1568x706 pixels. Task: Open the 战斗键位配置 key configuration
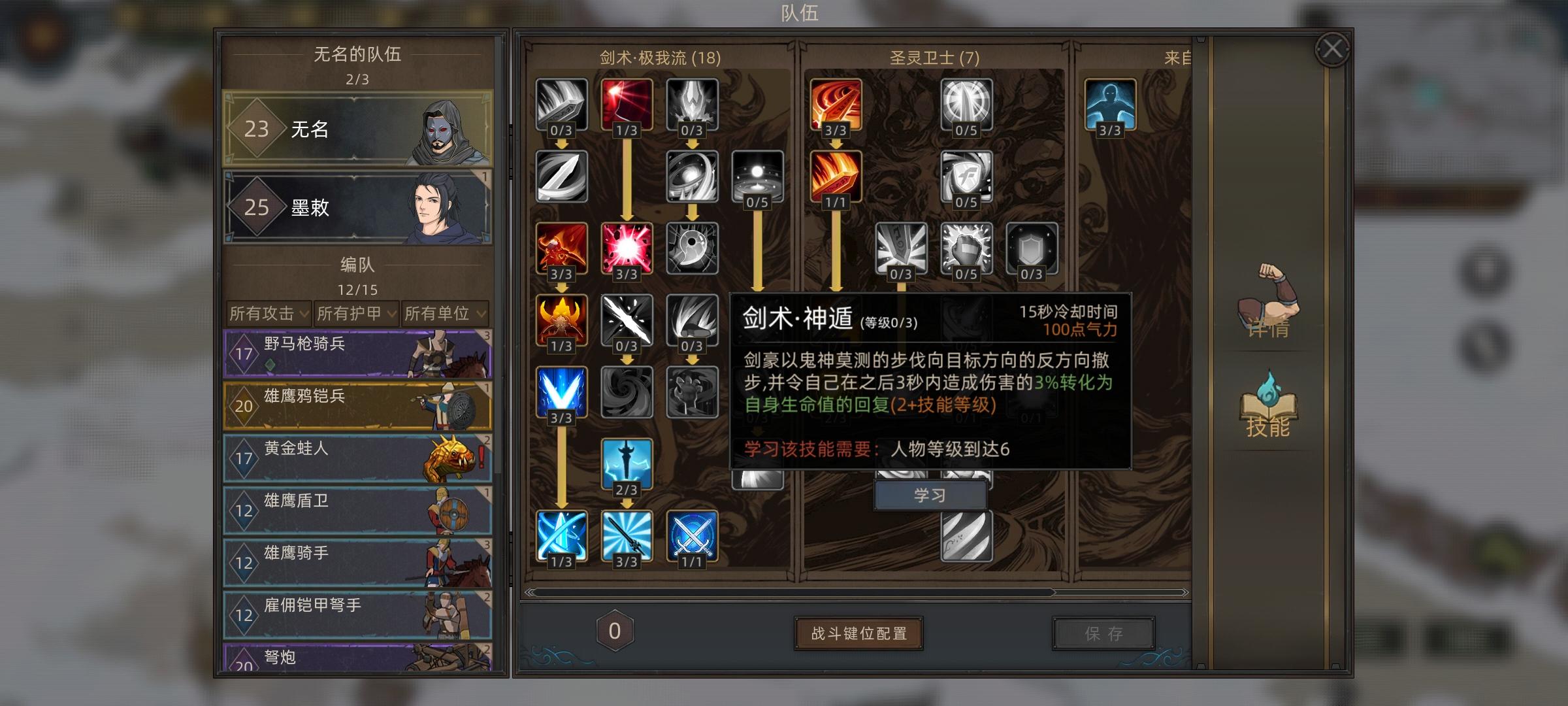pyautogui.click(x=858, y=632)
